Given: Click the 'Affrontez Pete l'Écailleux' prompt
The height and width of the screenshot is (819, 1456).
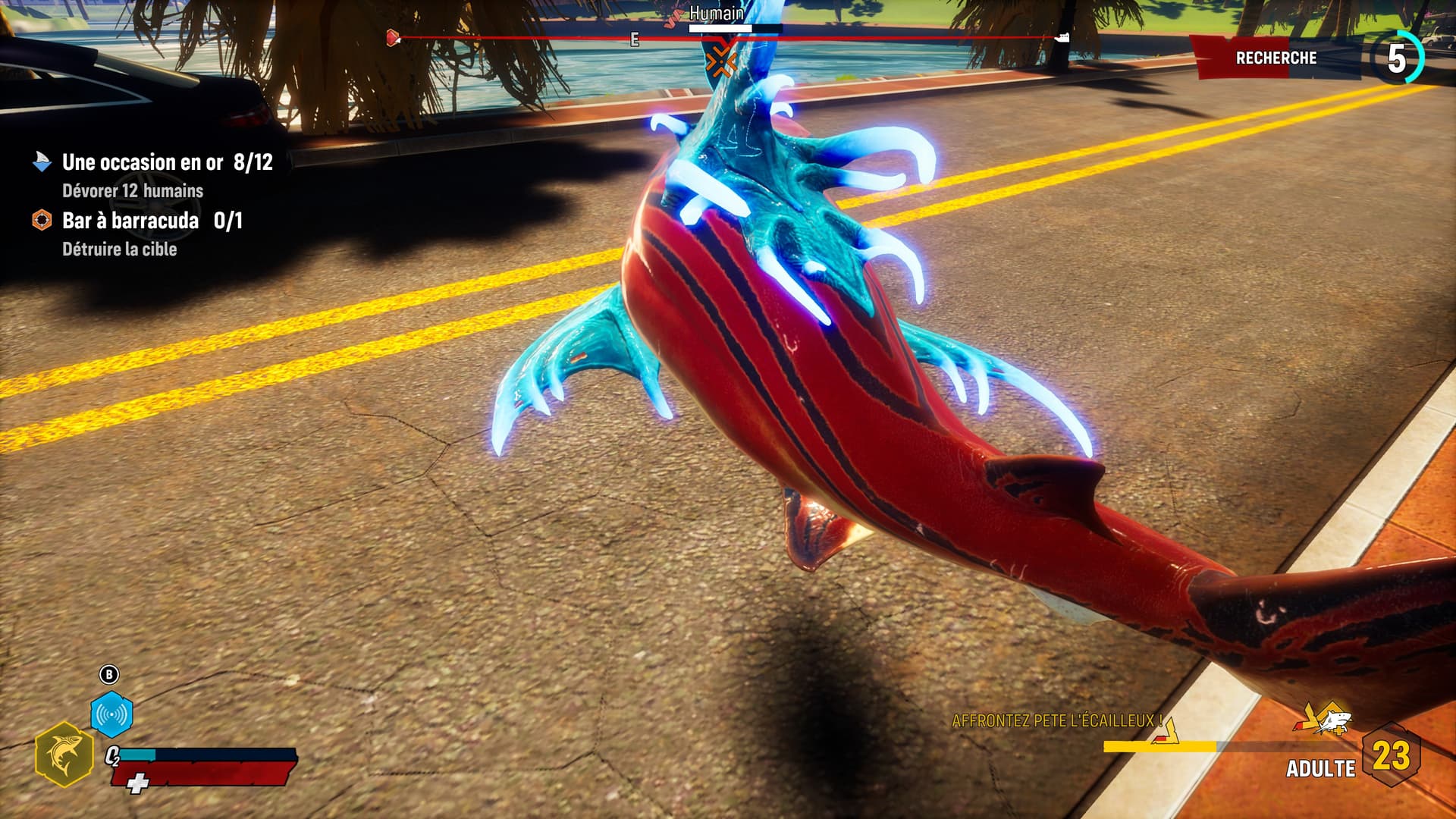Looking at the screenshot, I should click(1056, 720).
